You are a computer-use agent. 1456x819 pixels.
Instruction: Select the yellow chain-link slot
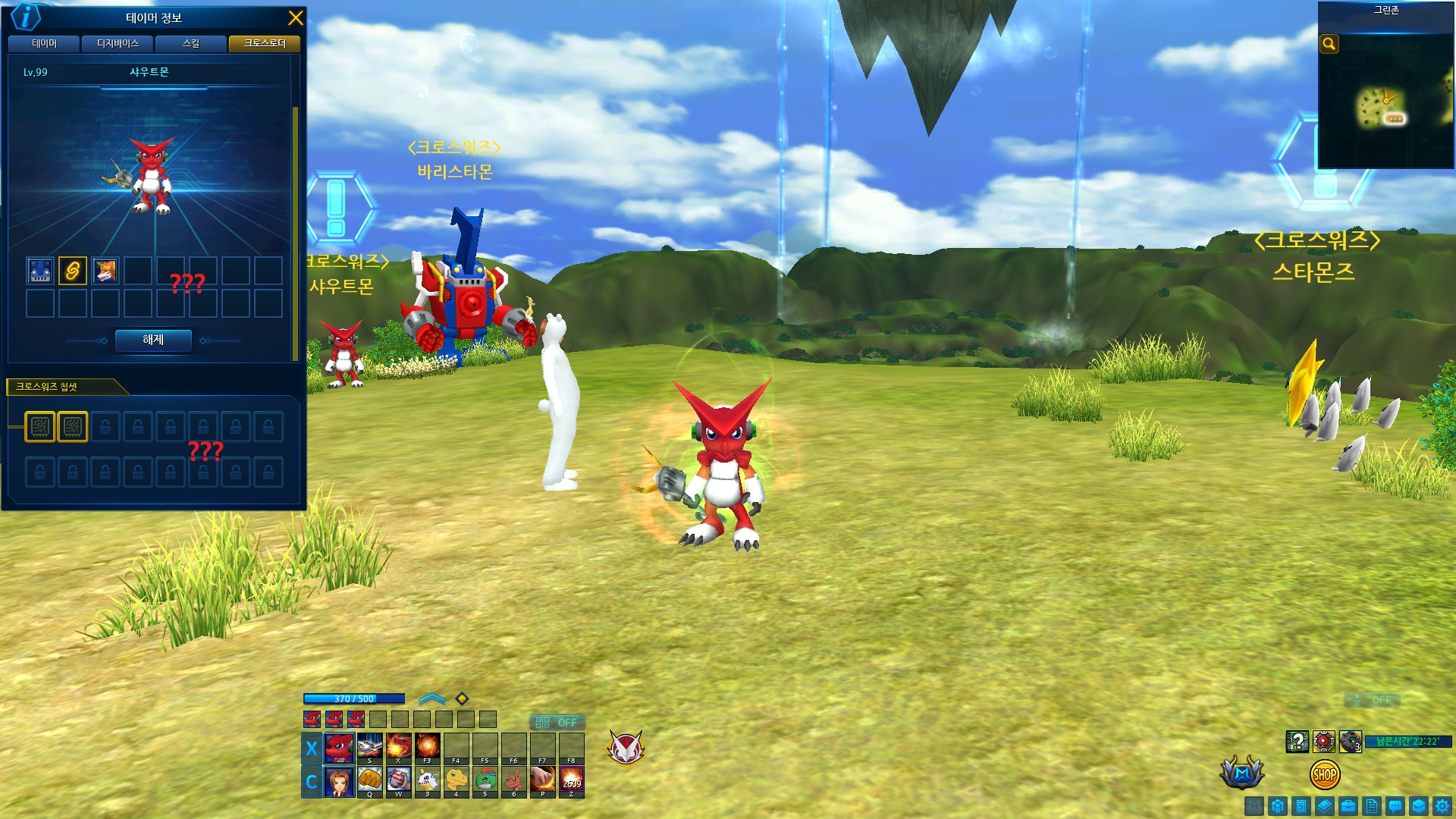pos(73,271)
